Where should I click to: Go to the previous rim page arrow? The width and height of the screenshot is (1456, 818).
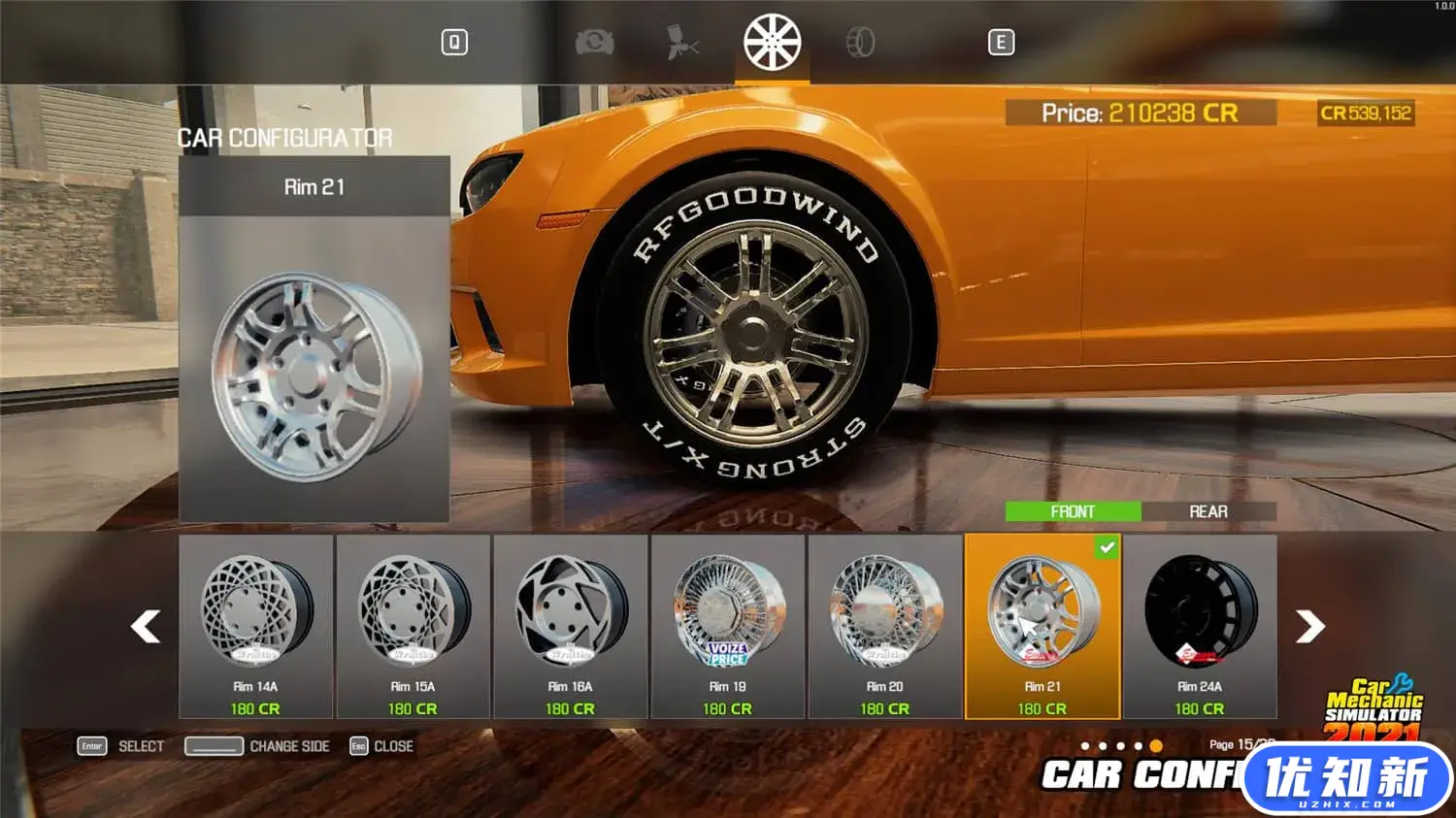coord(146,626)
